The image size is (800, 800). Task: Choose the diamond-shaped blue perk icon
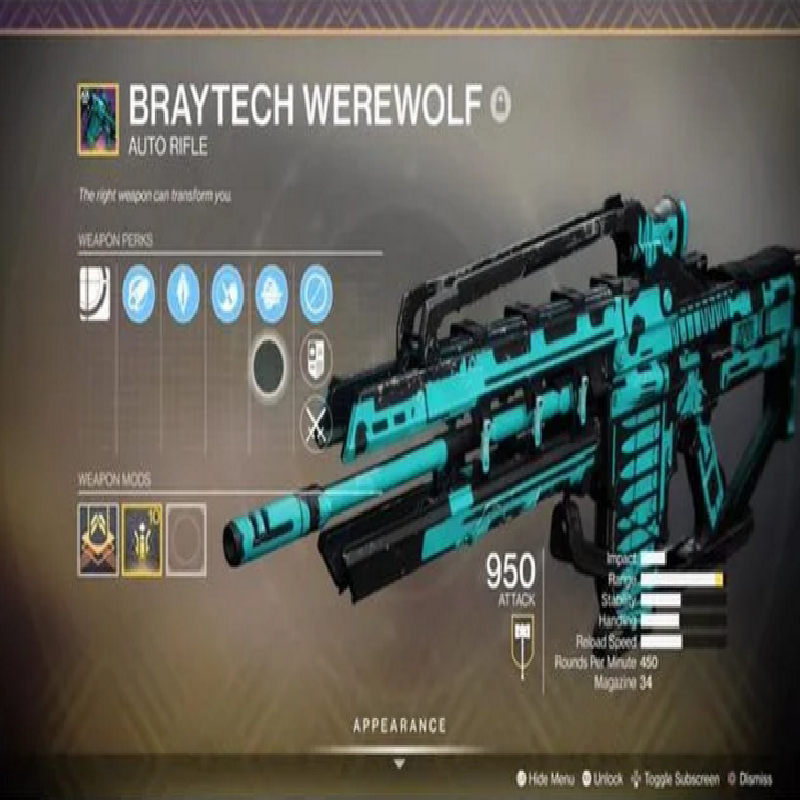(183, 293)
